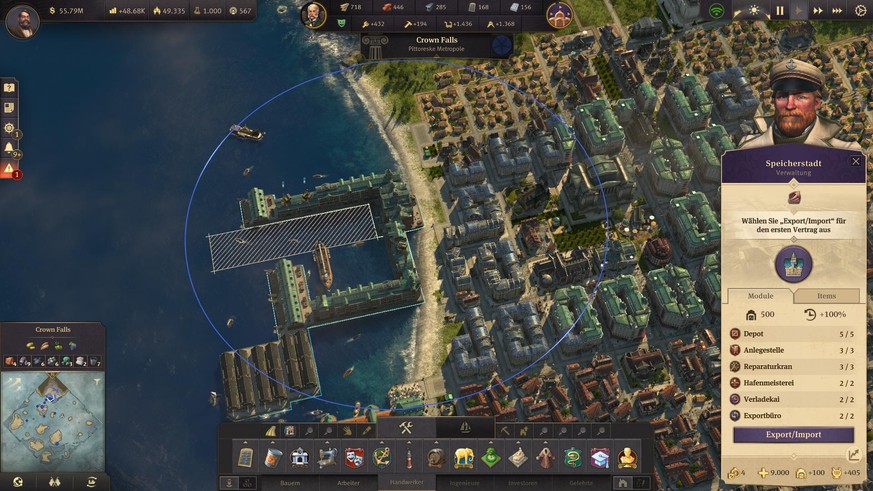Set game speed to double fast-forward
873x491 pixels.
pos(818,11)
